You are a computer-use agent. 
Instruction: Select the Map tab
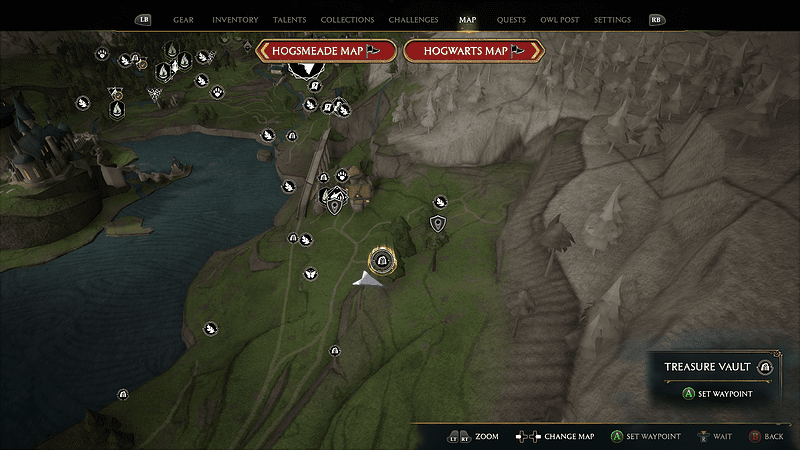pyautogui.click(x=467, y=20)
